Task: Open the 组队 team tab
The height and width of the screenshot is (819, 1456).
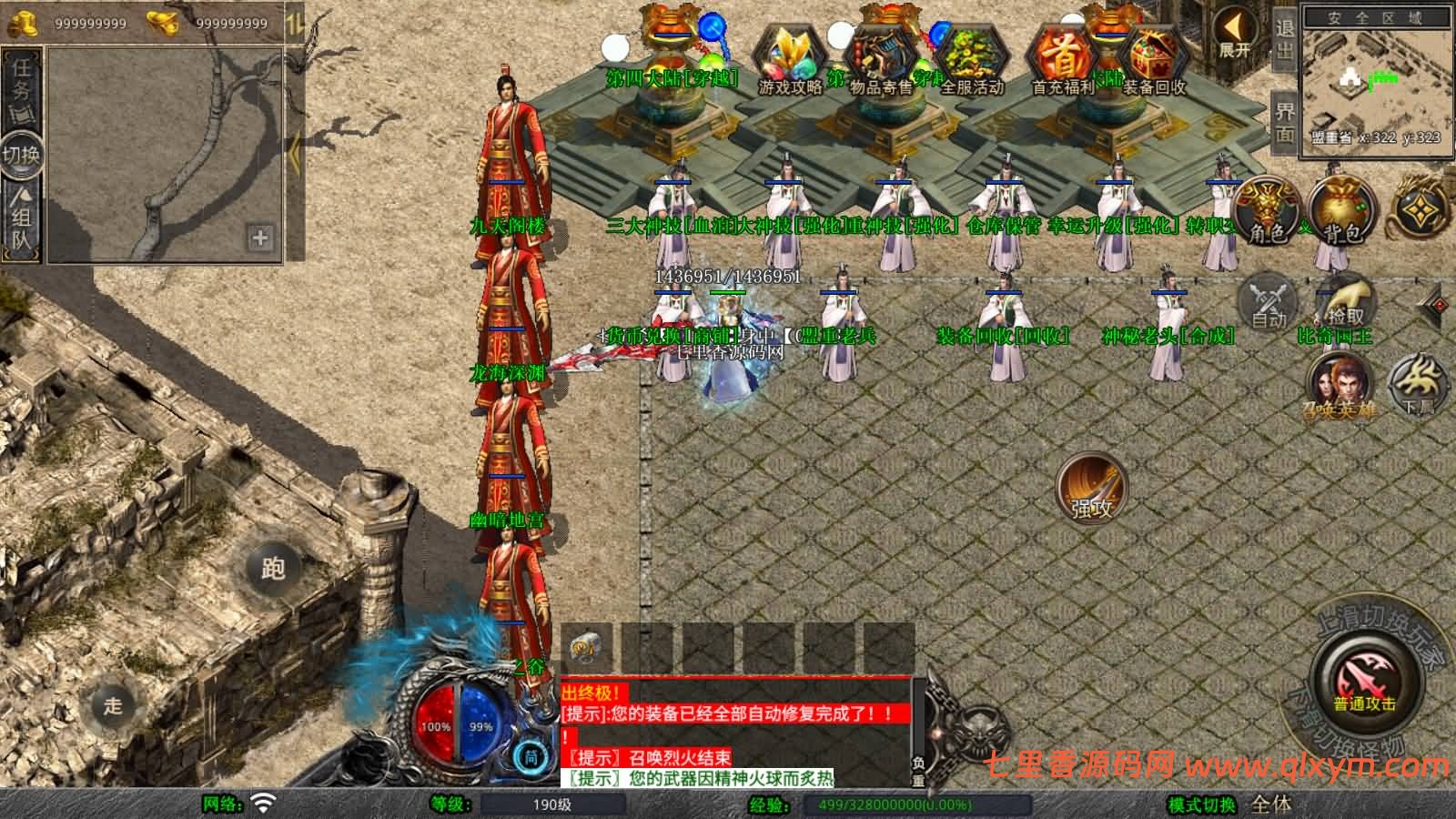Action: (21, 223)
